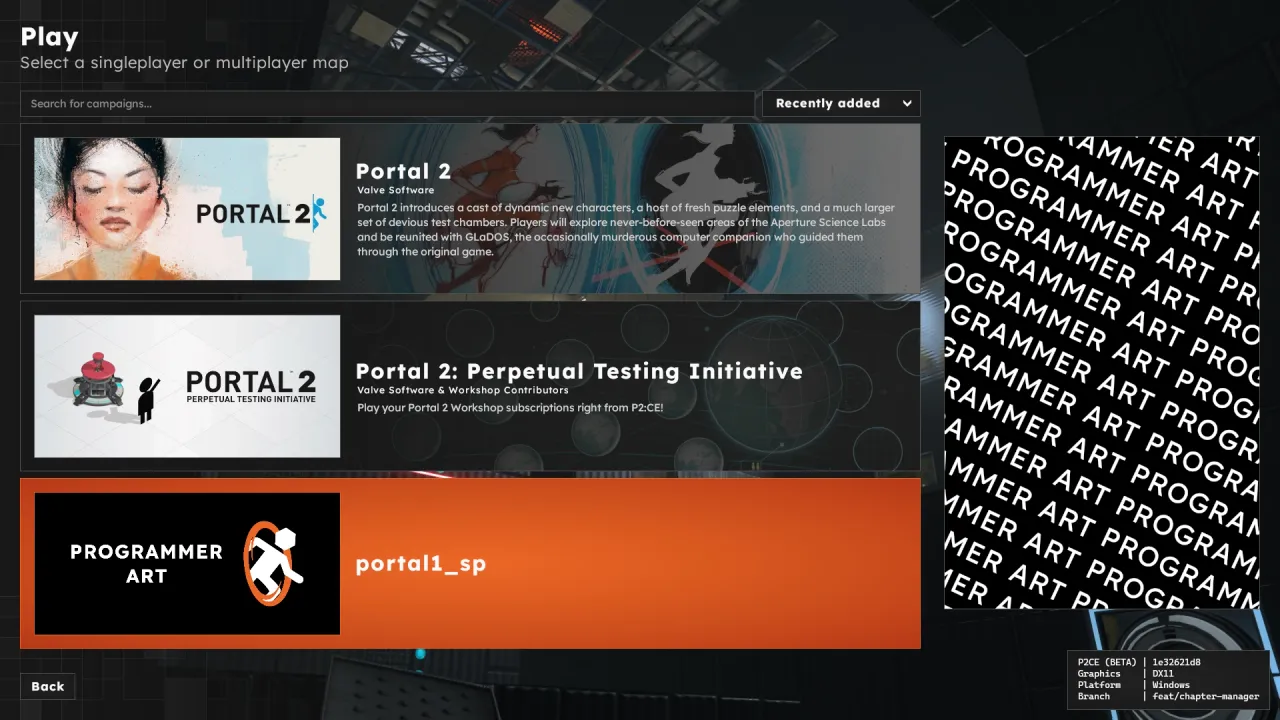Click the Play heading
The width and height of the screenshot is (1280, 720).
point(48,37)
